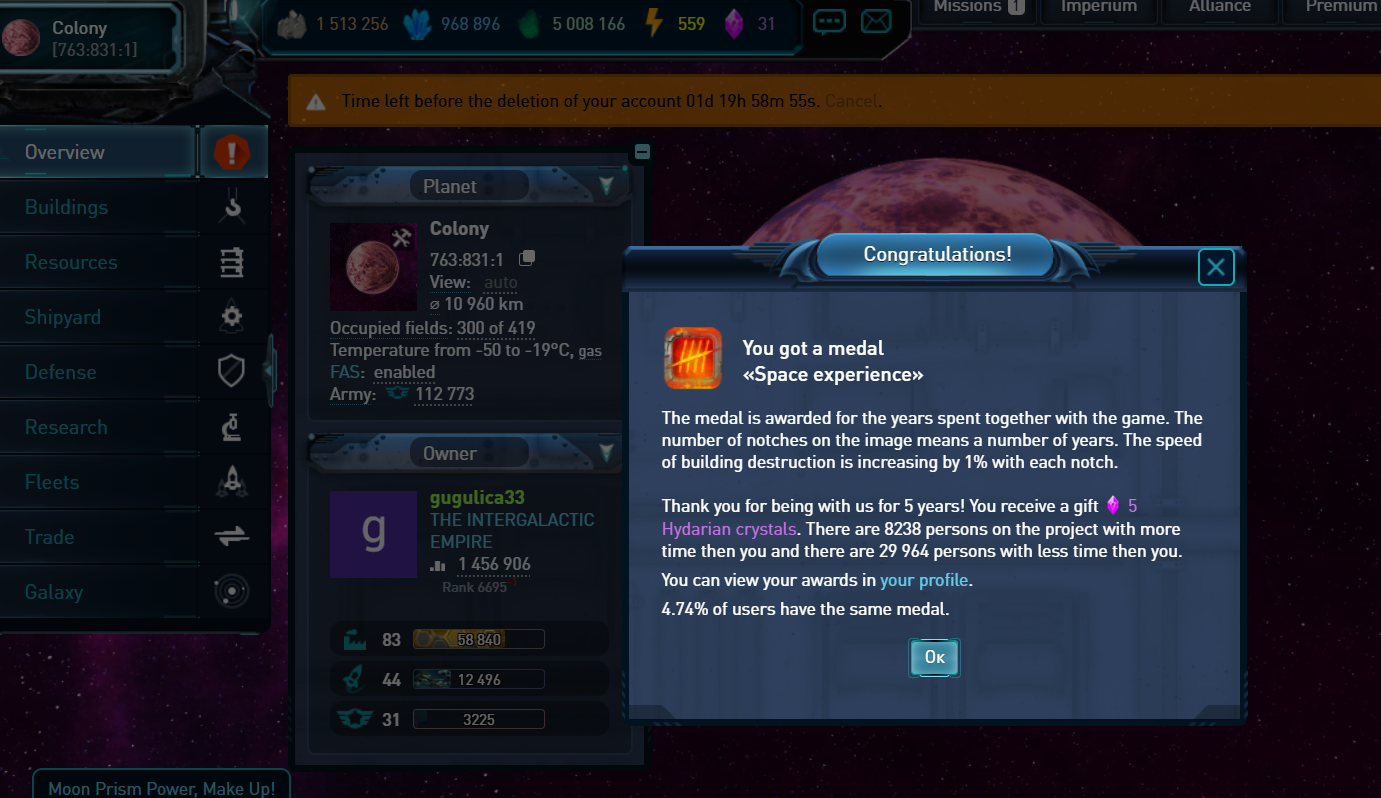This screenshot has width=1381, height=798.
Task: Open the Trade menu
Action: (50, 537)
